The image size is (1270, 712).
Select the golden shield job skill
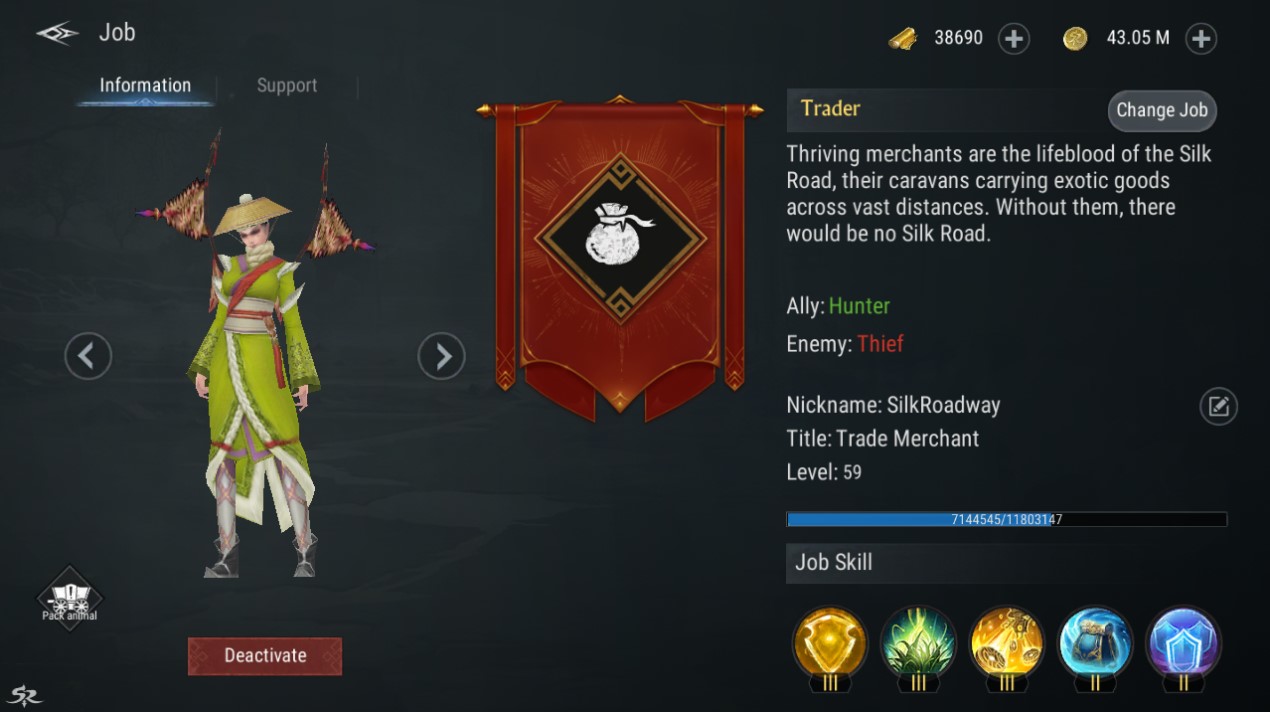[829, 644]
